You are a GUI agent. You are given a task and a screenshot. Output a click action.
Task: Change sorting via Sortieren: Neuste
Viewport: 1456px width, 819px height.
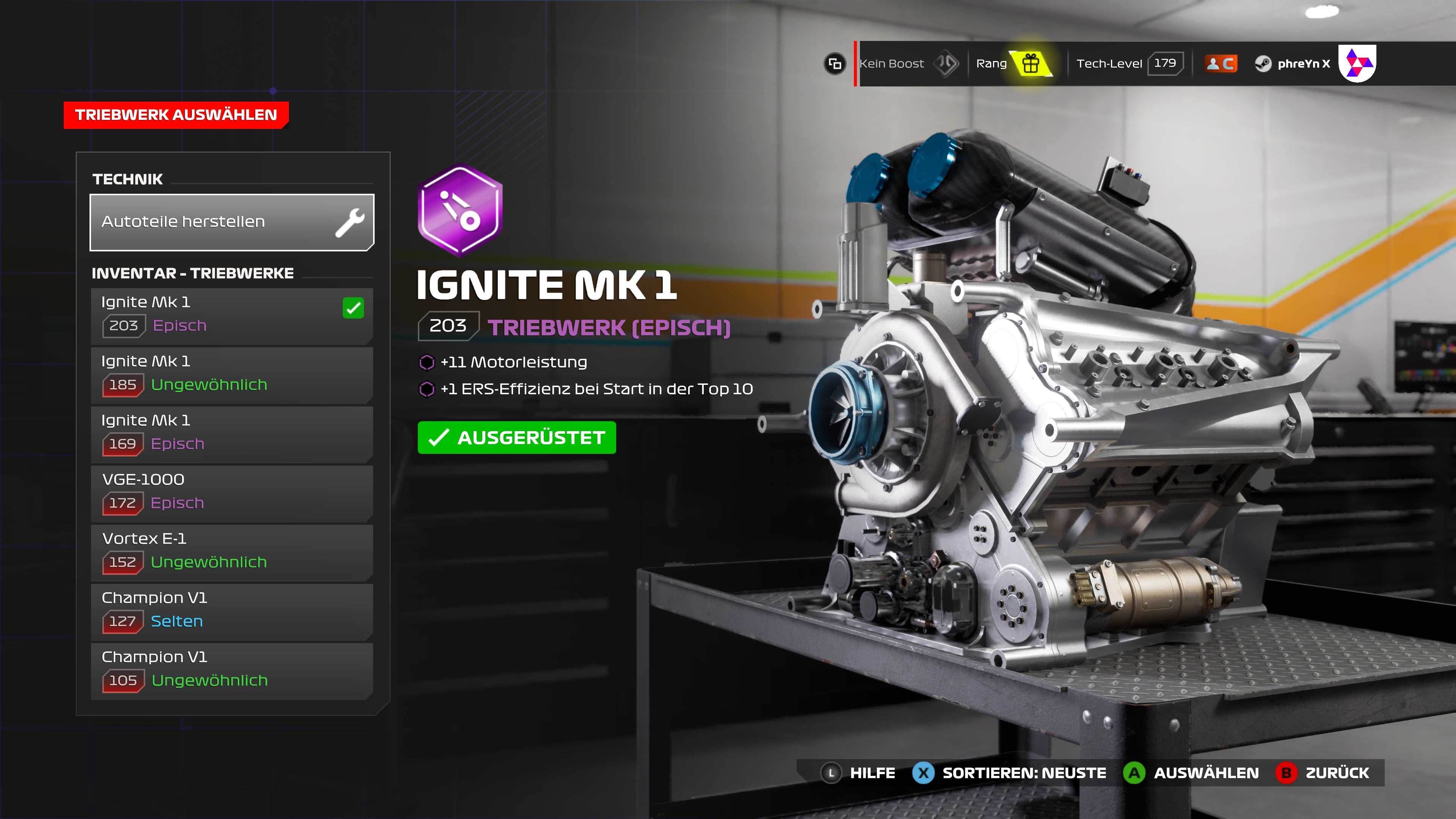(1009, 773)
